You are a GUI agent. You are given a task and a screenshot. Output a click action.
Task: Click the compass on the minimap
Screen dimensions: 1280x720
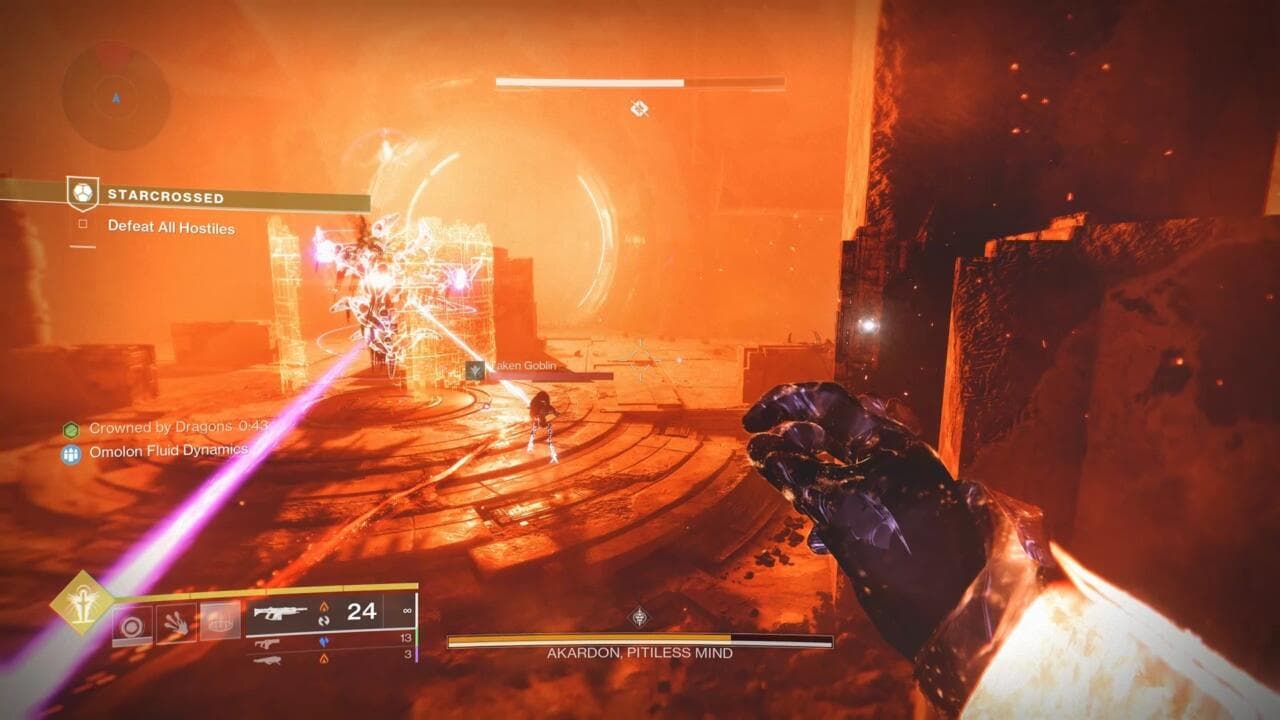click(x=117, y=99)
